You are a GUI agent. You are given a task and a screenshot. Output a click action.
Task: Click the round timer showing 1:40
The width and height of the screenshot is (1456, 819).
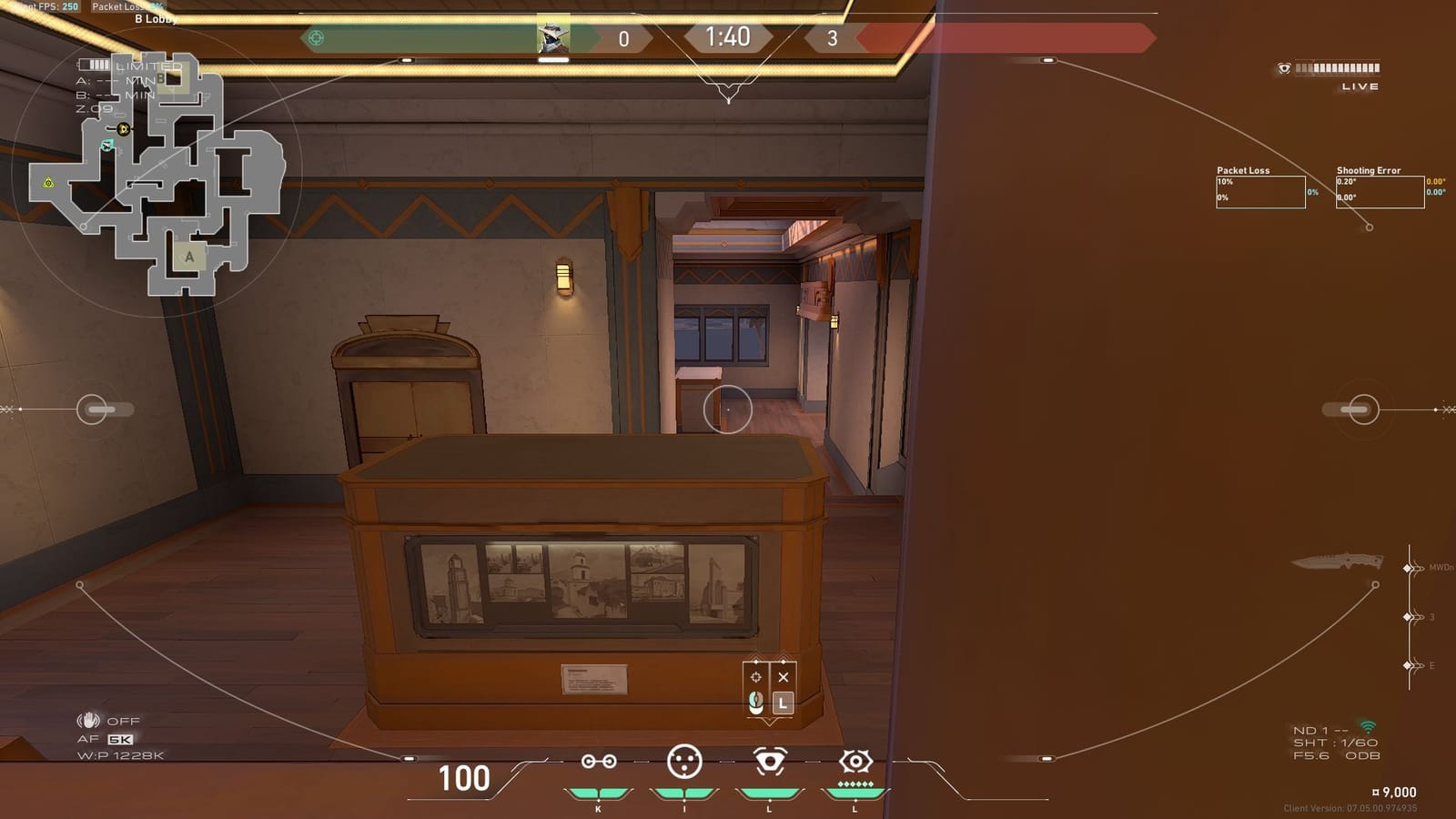[x=728, y=36]
